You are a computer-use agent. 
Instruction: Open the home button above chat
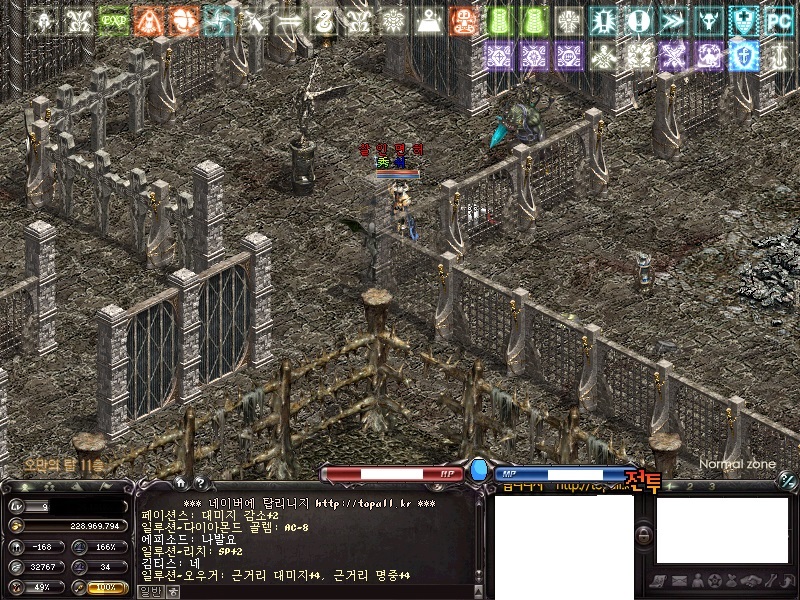coord(181,482)
